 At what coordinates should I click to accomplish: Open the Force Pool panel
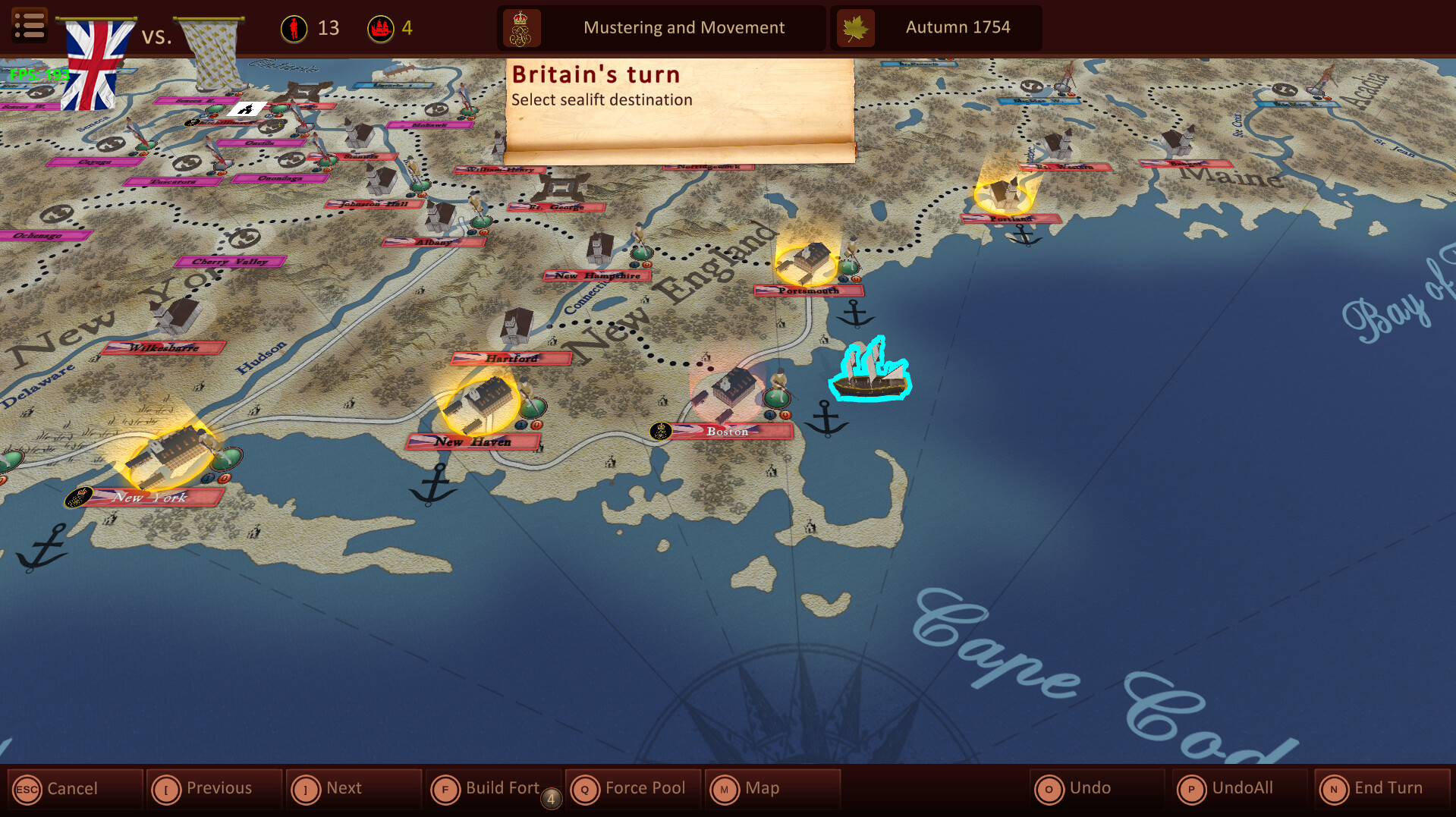tap(633, 788)
